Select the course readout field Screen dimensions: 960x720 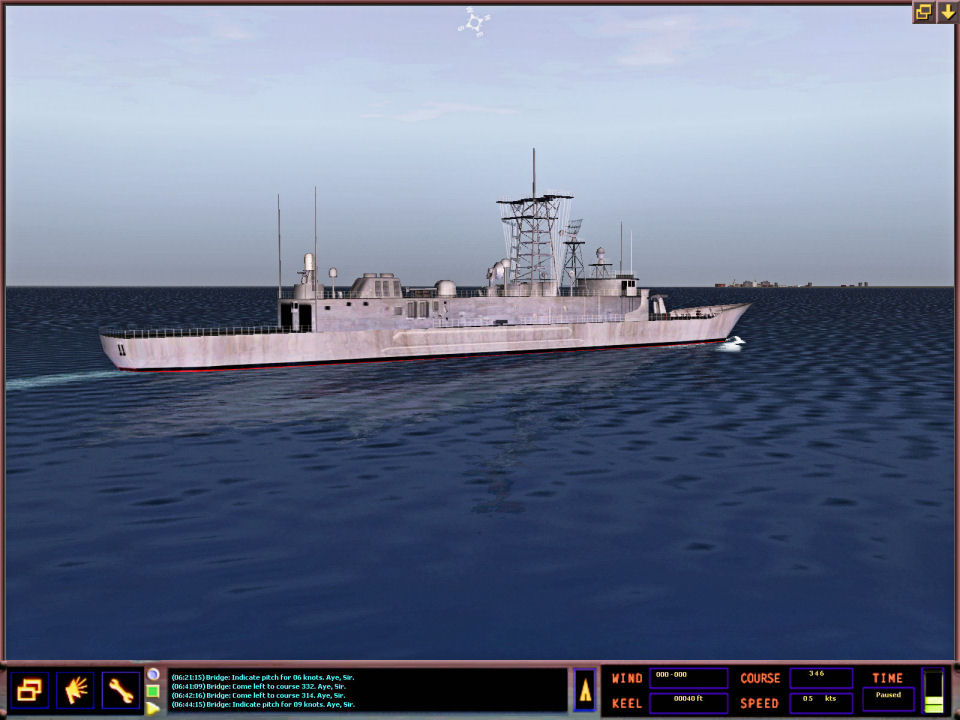tap(820, 678)
